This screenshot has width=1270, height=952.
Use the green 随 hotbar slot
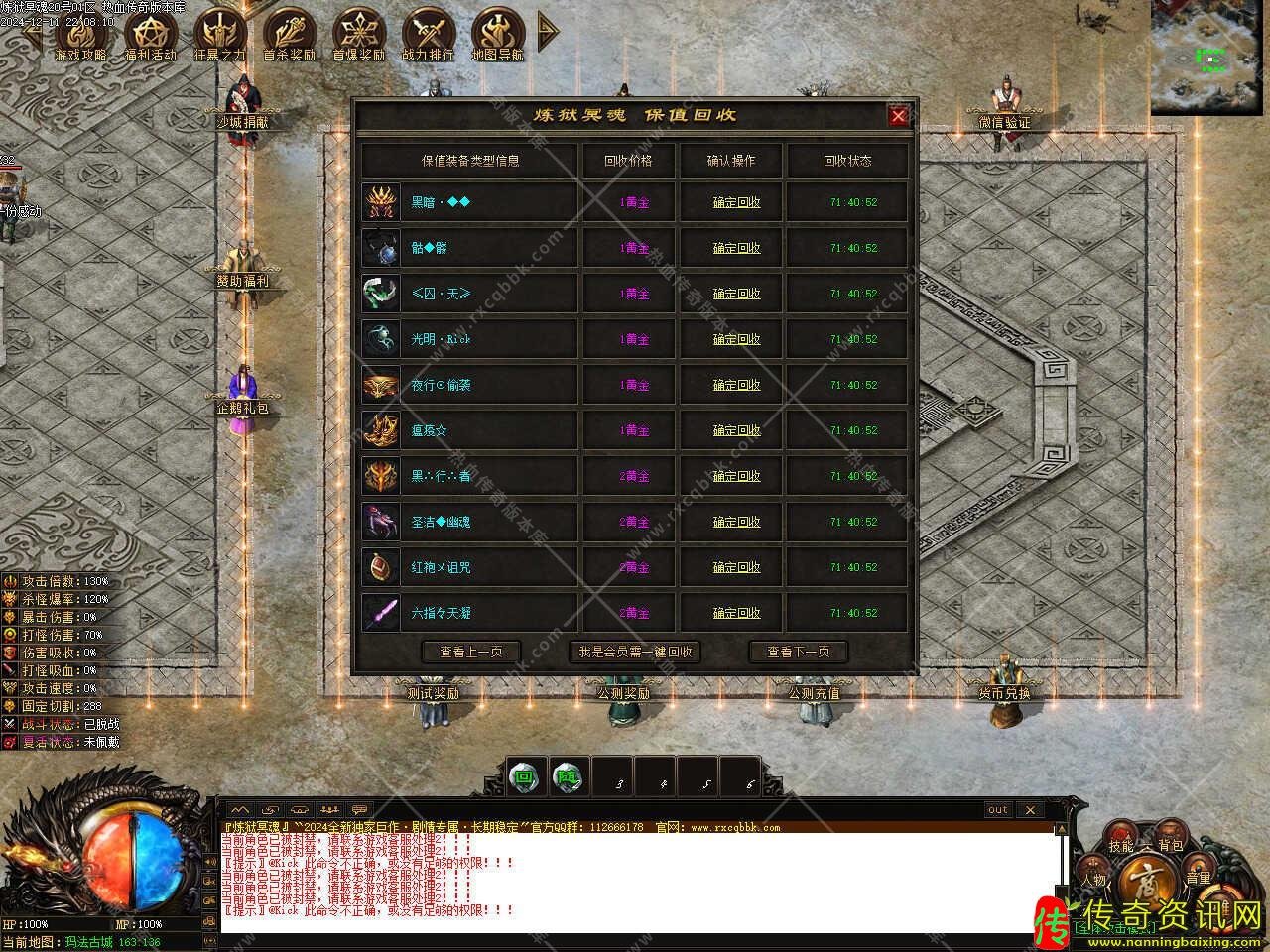(567, 777)
